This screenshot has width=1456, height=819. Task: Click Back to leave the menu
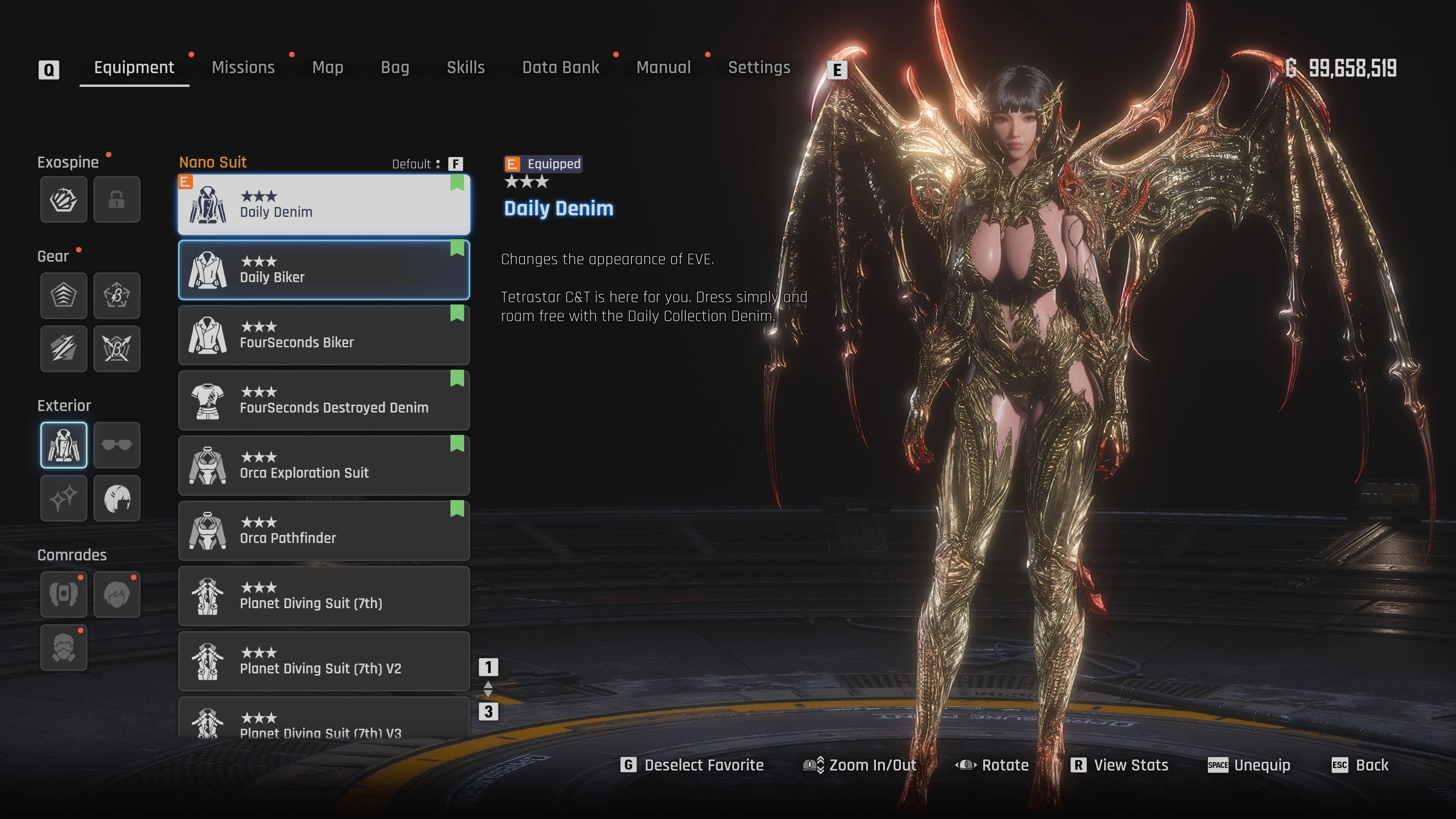click(x=1360, y=765)
